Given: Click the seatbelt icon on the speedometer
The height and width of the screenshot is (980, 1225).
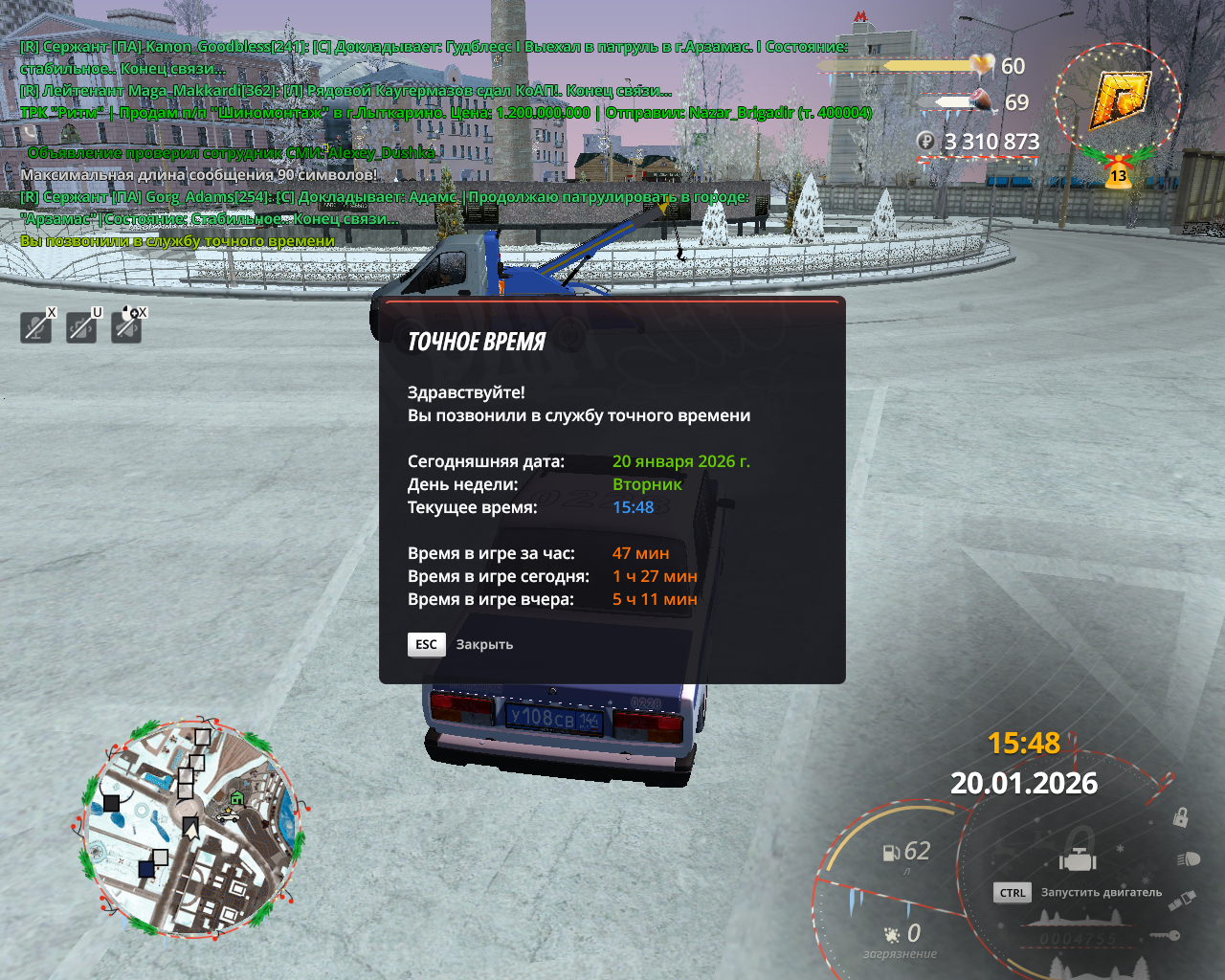Looking at the screenshot, I should click(1182, 900).
